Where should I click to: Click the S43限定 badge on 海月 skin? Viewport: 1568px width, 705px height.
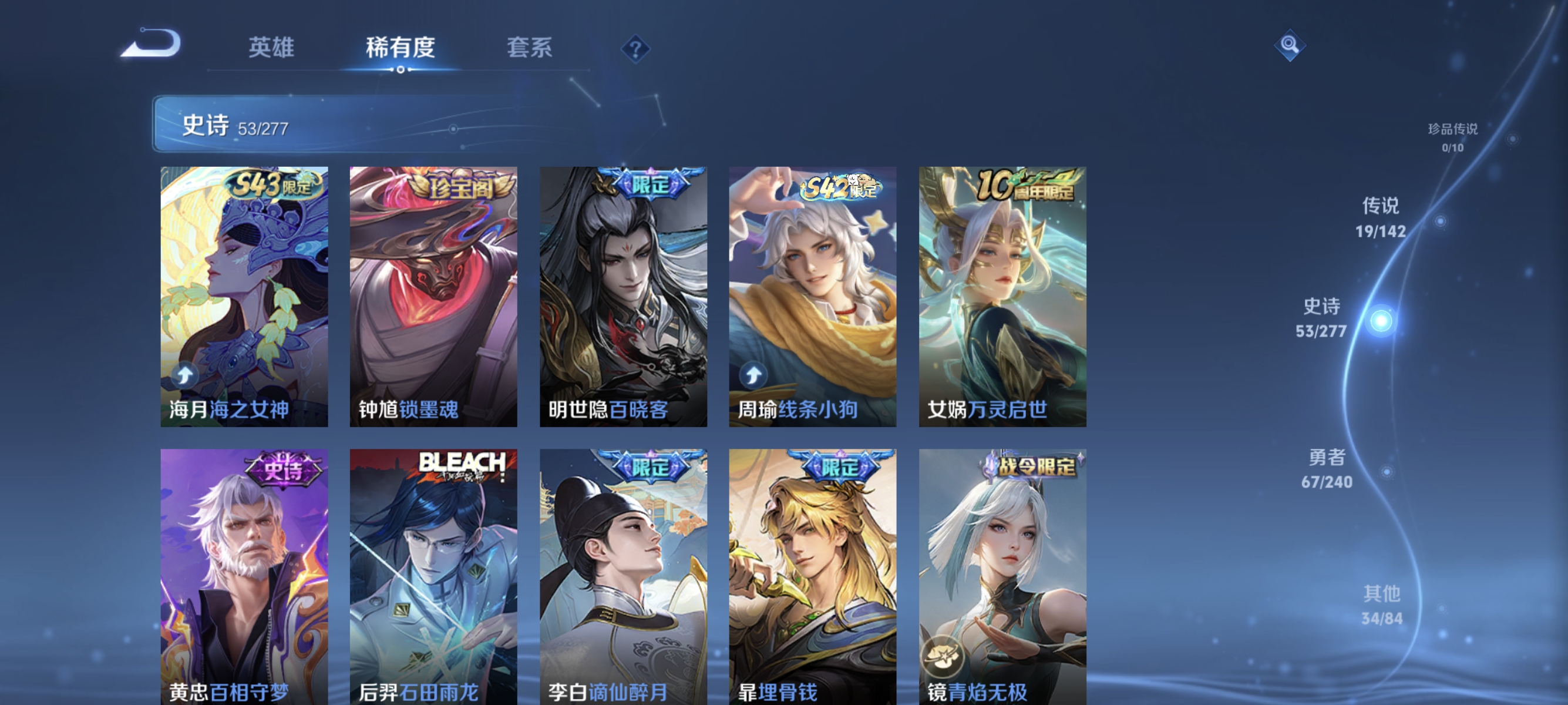(x=273, y=186)
